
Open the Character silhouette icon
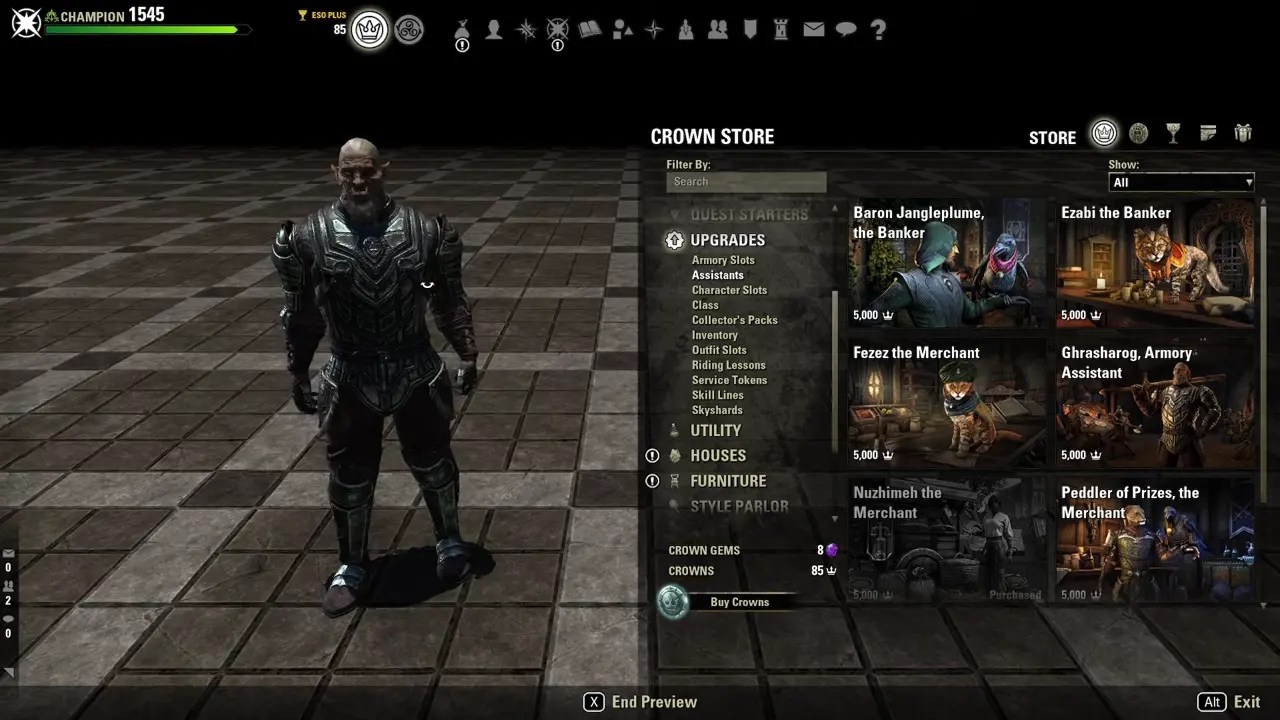click(x=493, y=30)
